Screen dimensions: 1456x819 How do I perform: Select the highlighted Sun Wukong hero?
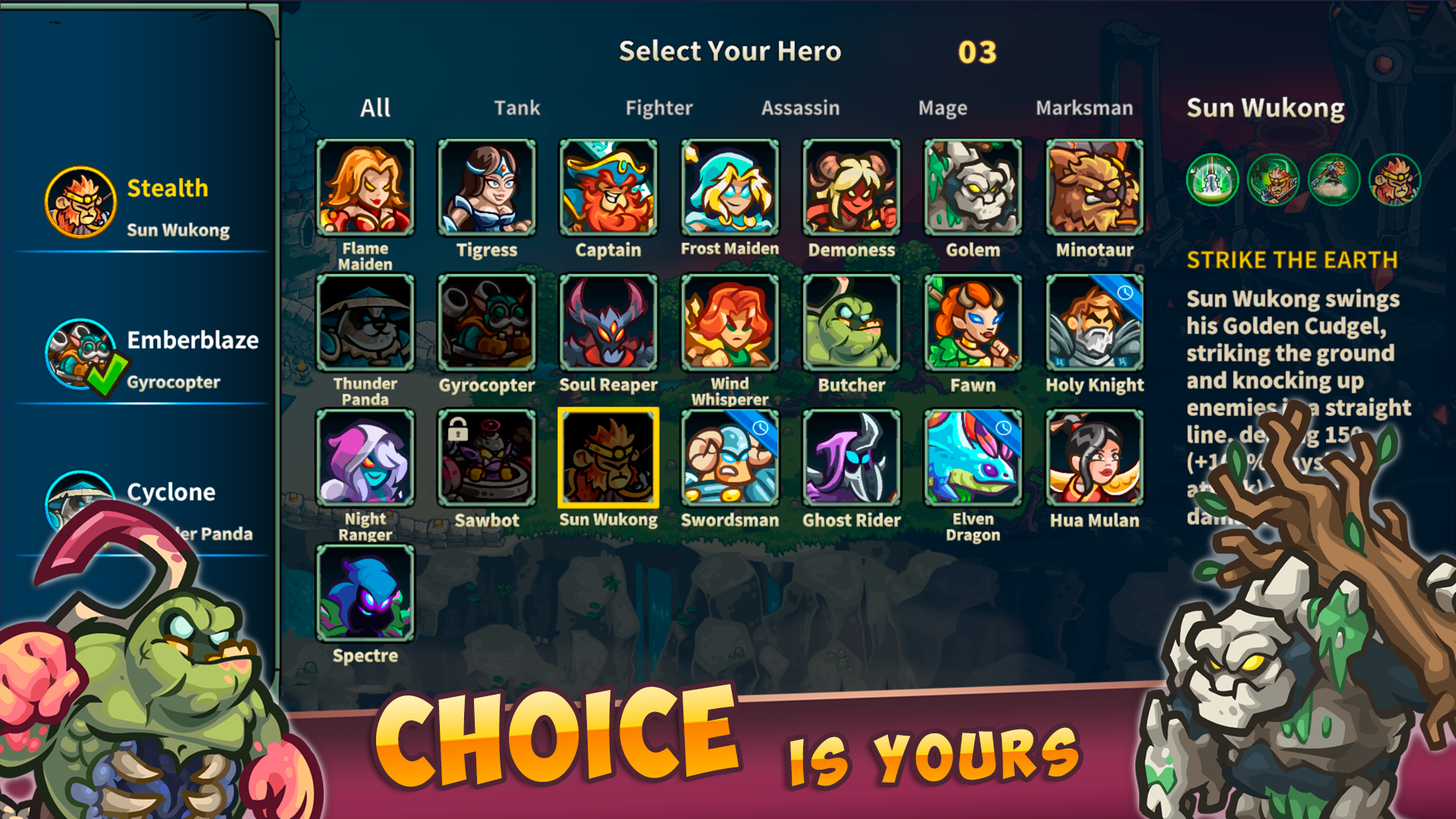[x=608, y=456]
